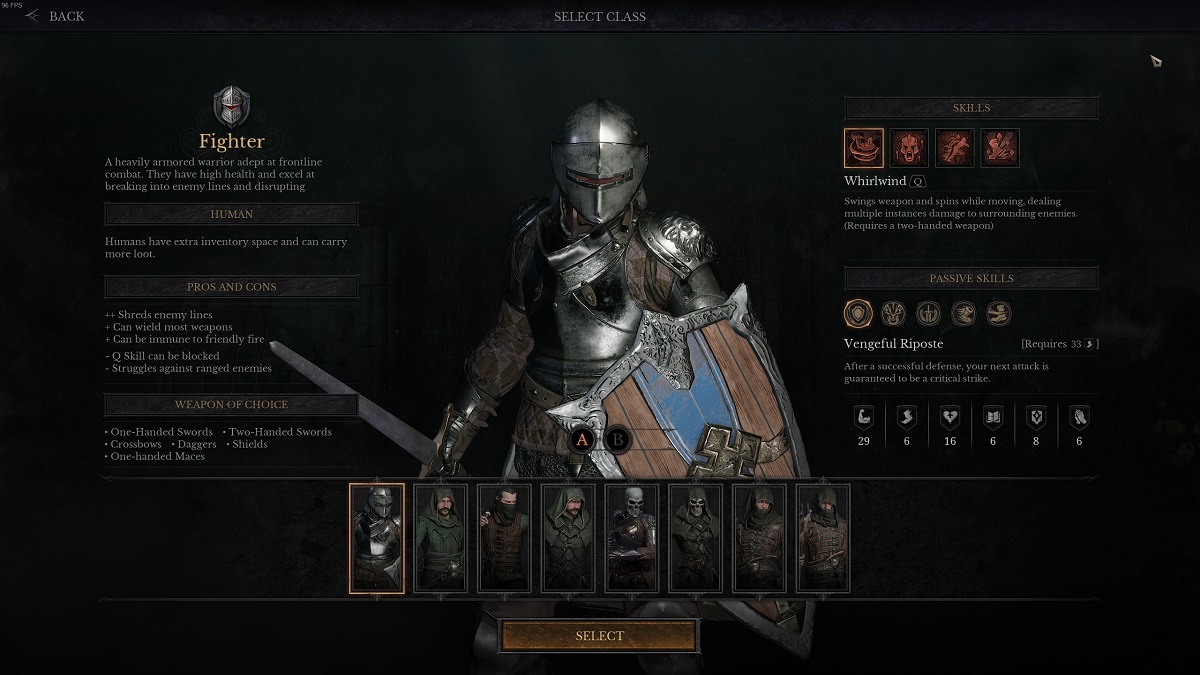Viewport: 1200px width, 675px height.
Task: Show the Whirlwind skill details
Action: pyautogui.click(x=864, y=148)
